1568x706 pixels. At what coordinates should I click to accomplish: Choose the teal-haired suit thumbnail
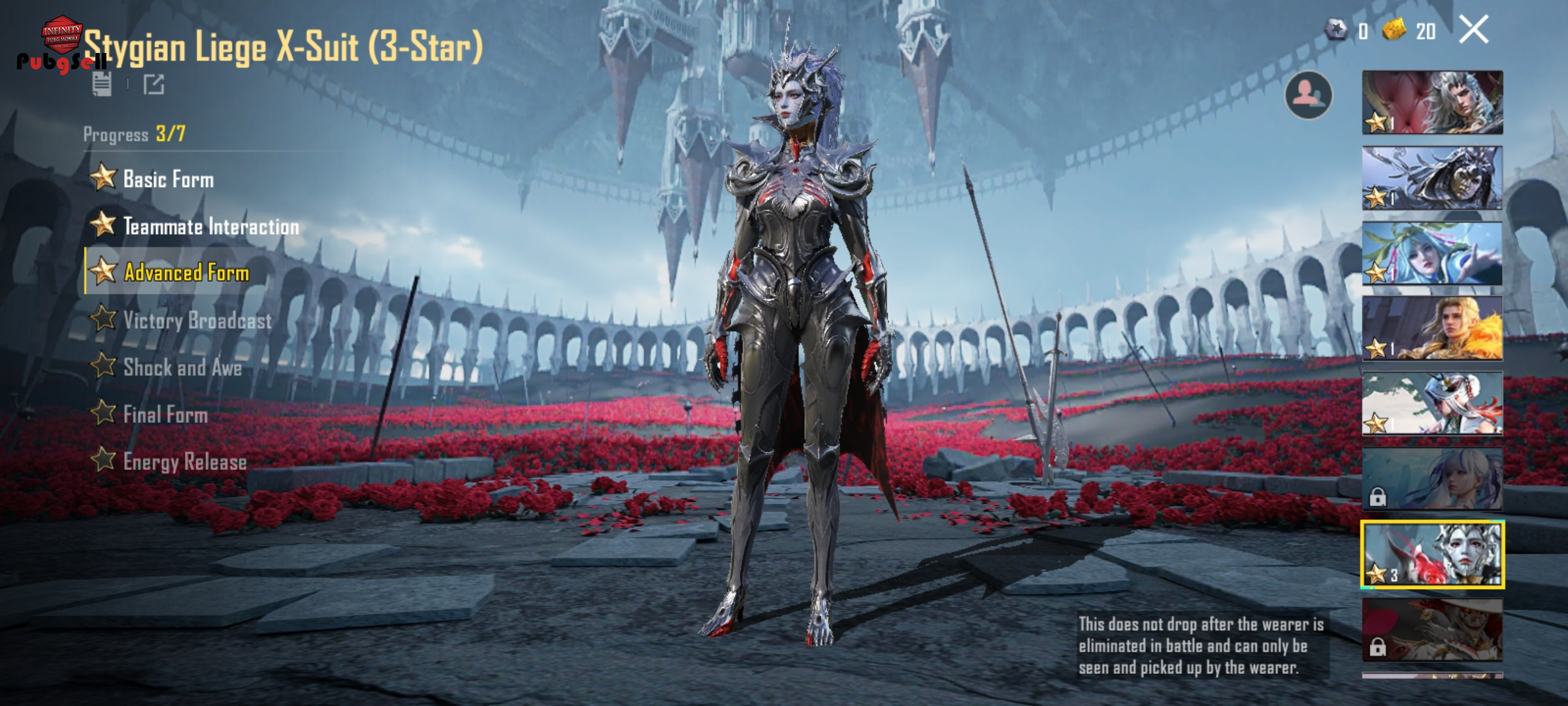click(x=1432, y=253)
